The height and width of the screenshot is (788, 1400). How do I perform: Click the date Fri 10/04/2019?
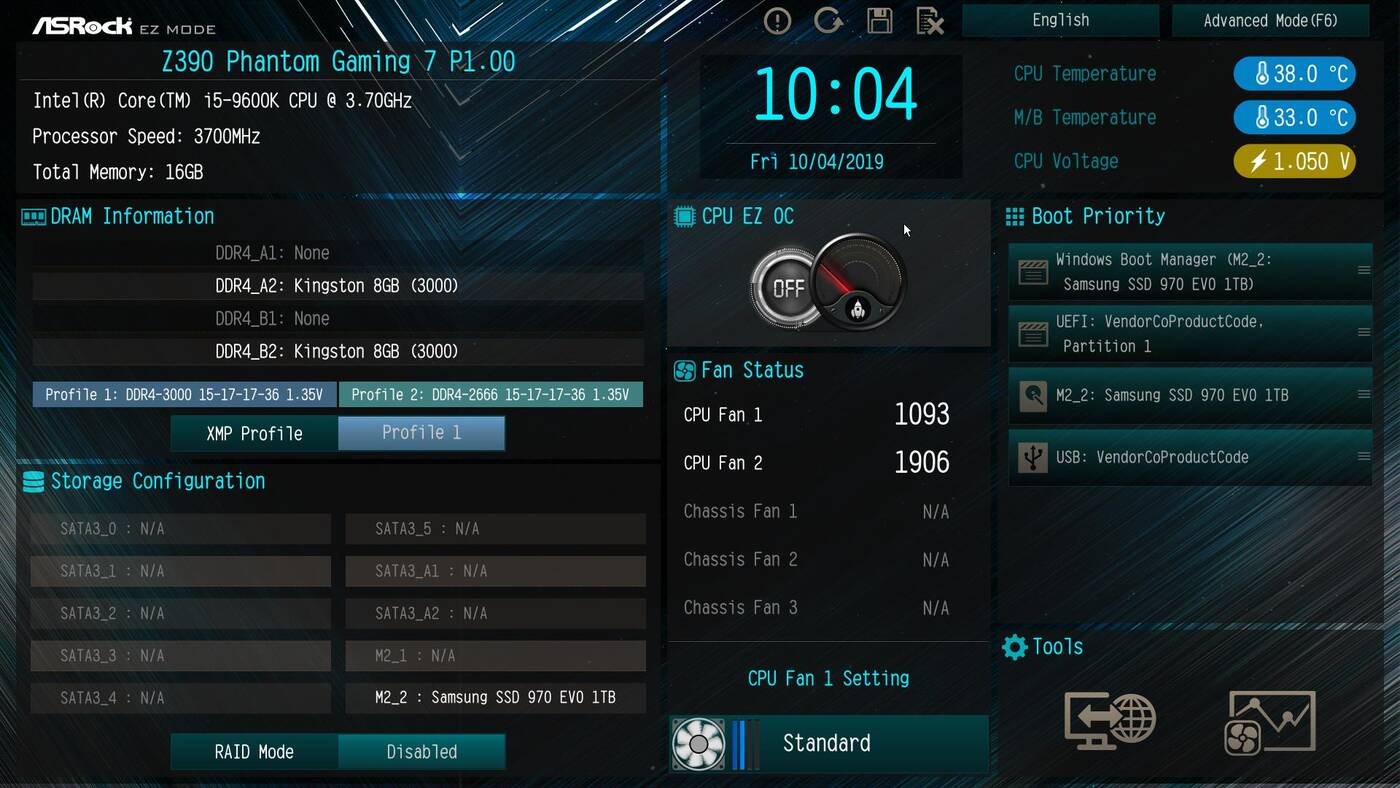click(x=817, y=162)
